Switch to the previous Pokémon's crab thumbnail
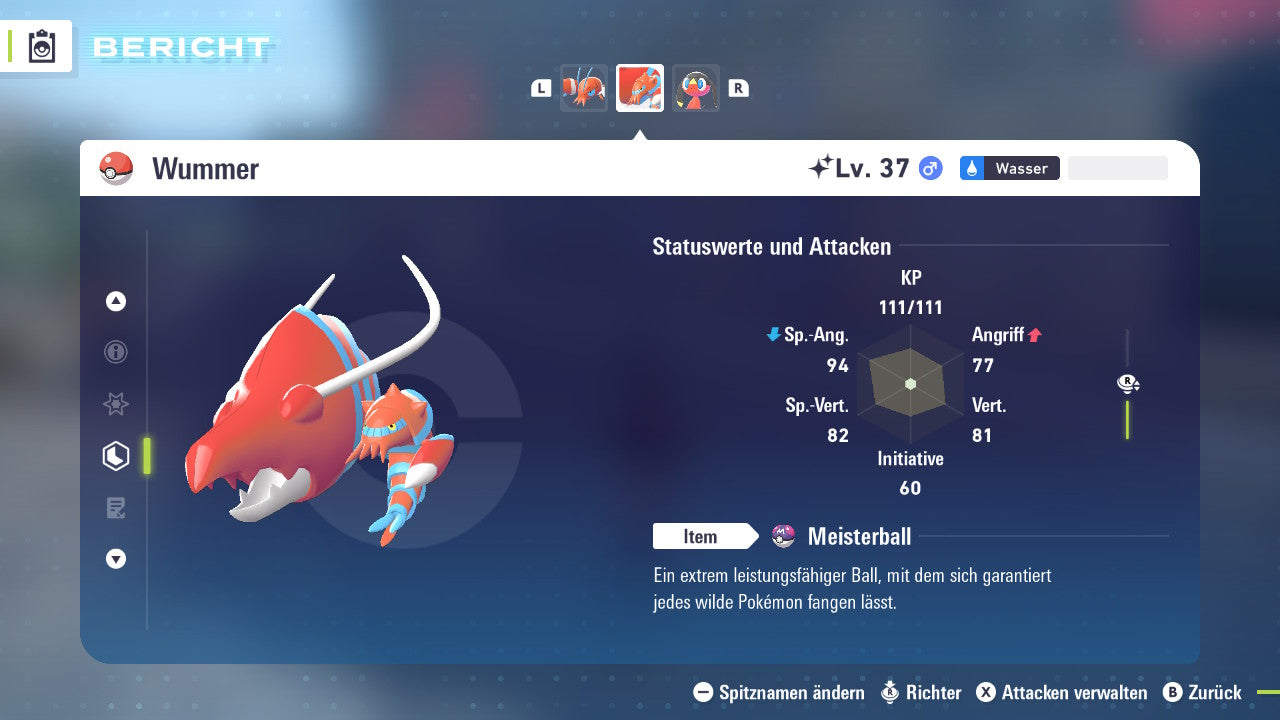The image size is (1280, 720). point(584,87)
